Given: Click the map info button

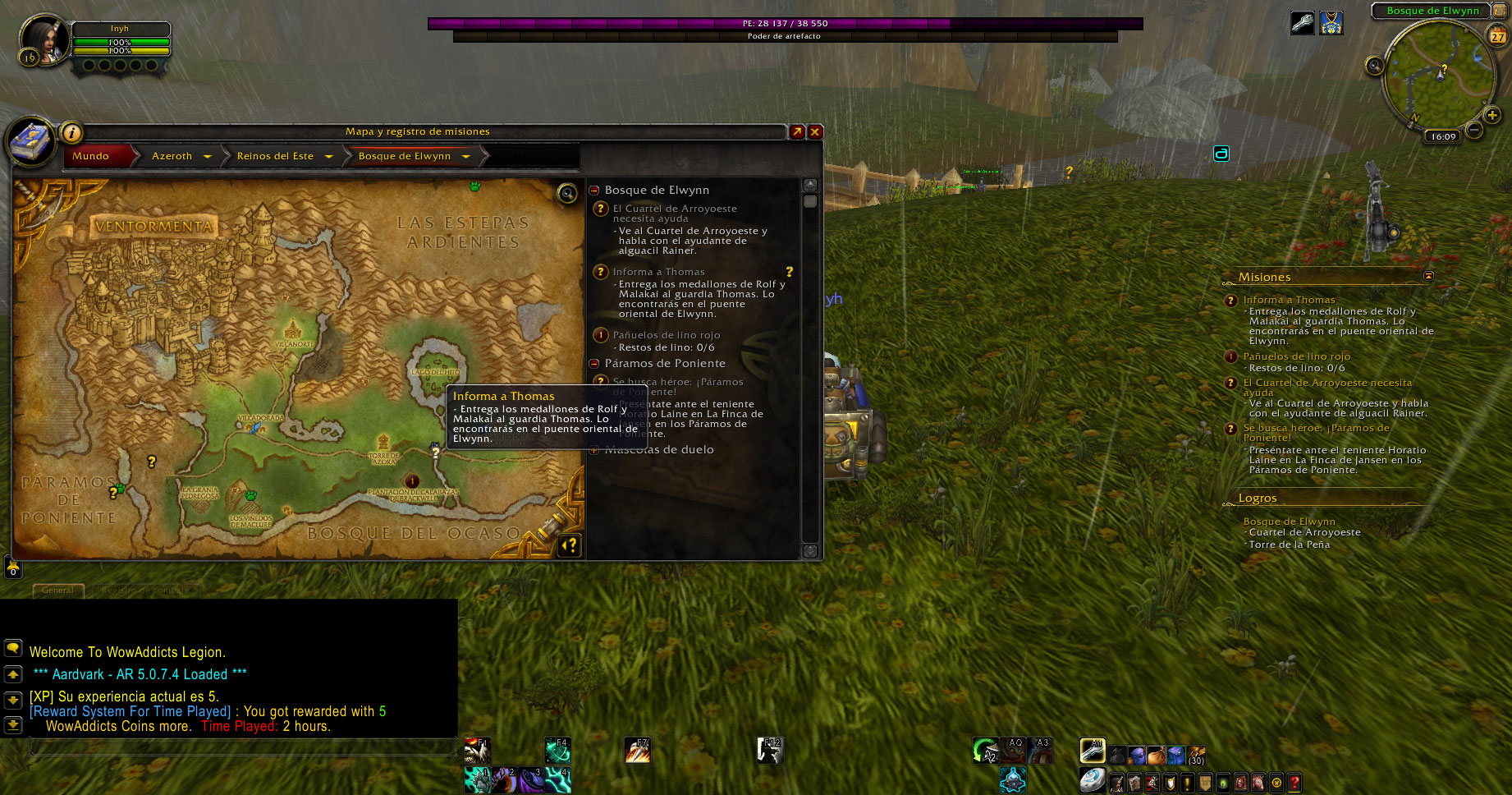Looking at the screenshot, I should coord(71,132).
